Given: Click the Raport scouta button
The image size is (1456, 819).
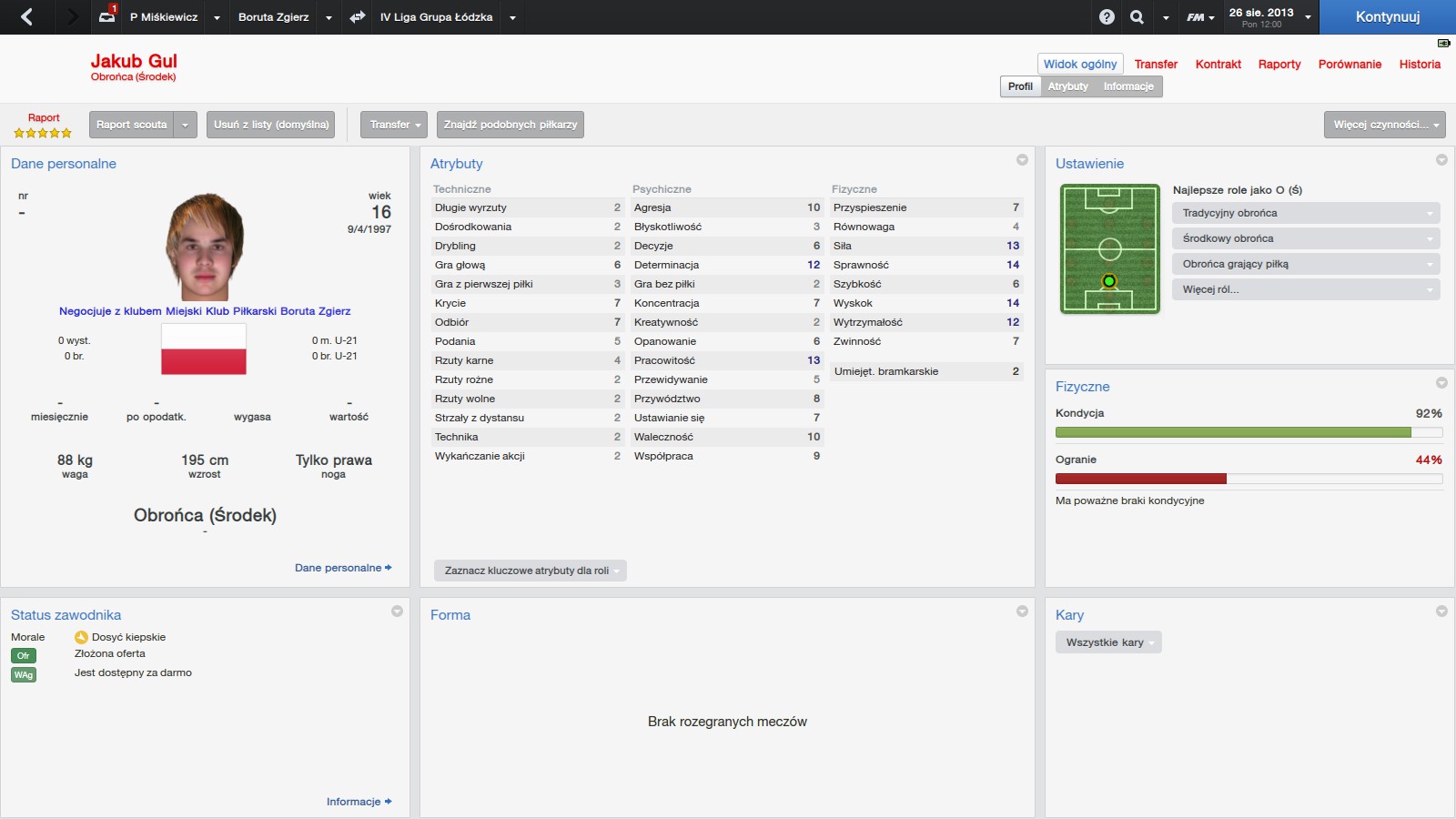Looking at the screenshot, I should coord(132,125).
